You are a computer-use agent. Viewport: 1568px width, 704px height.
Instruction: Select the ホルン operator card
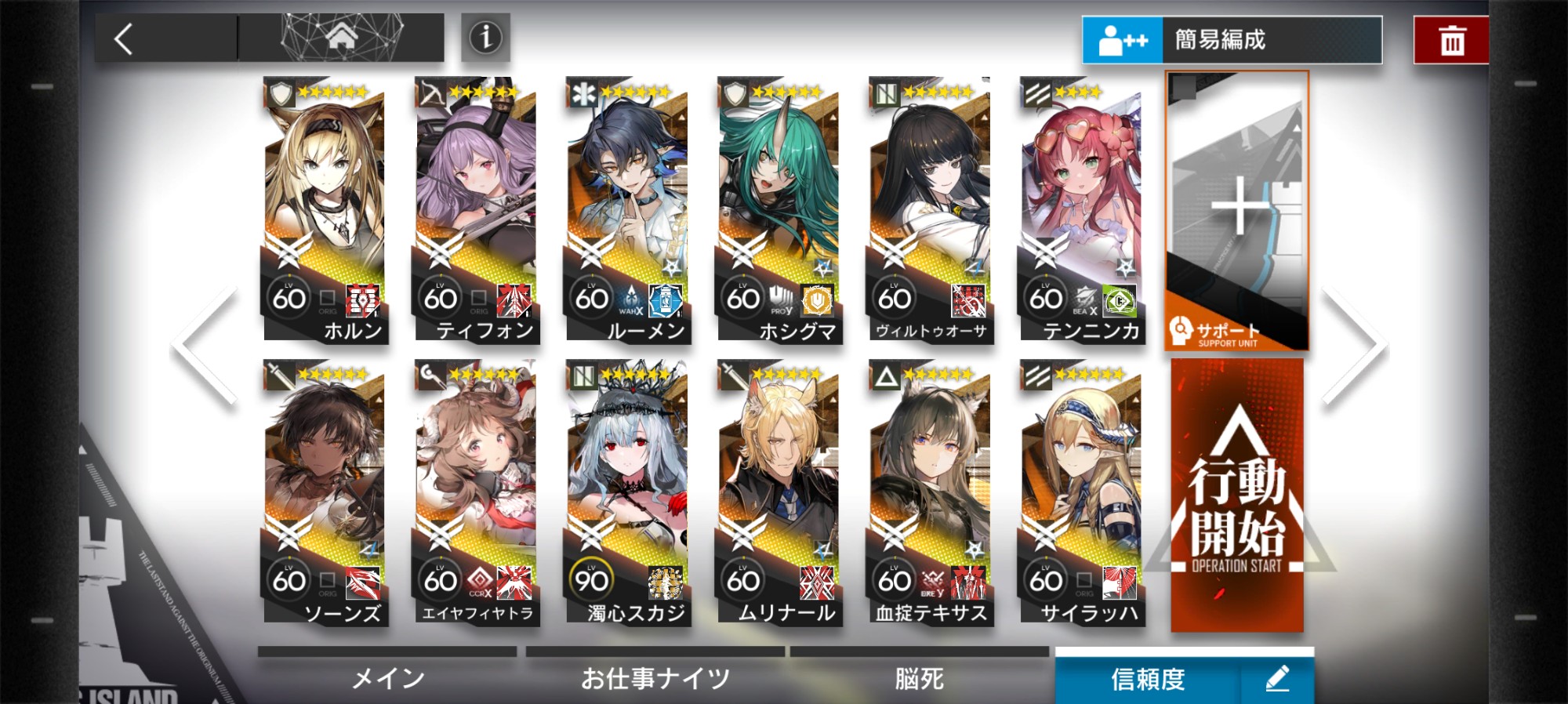point(325,210)
